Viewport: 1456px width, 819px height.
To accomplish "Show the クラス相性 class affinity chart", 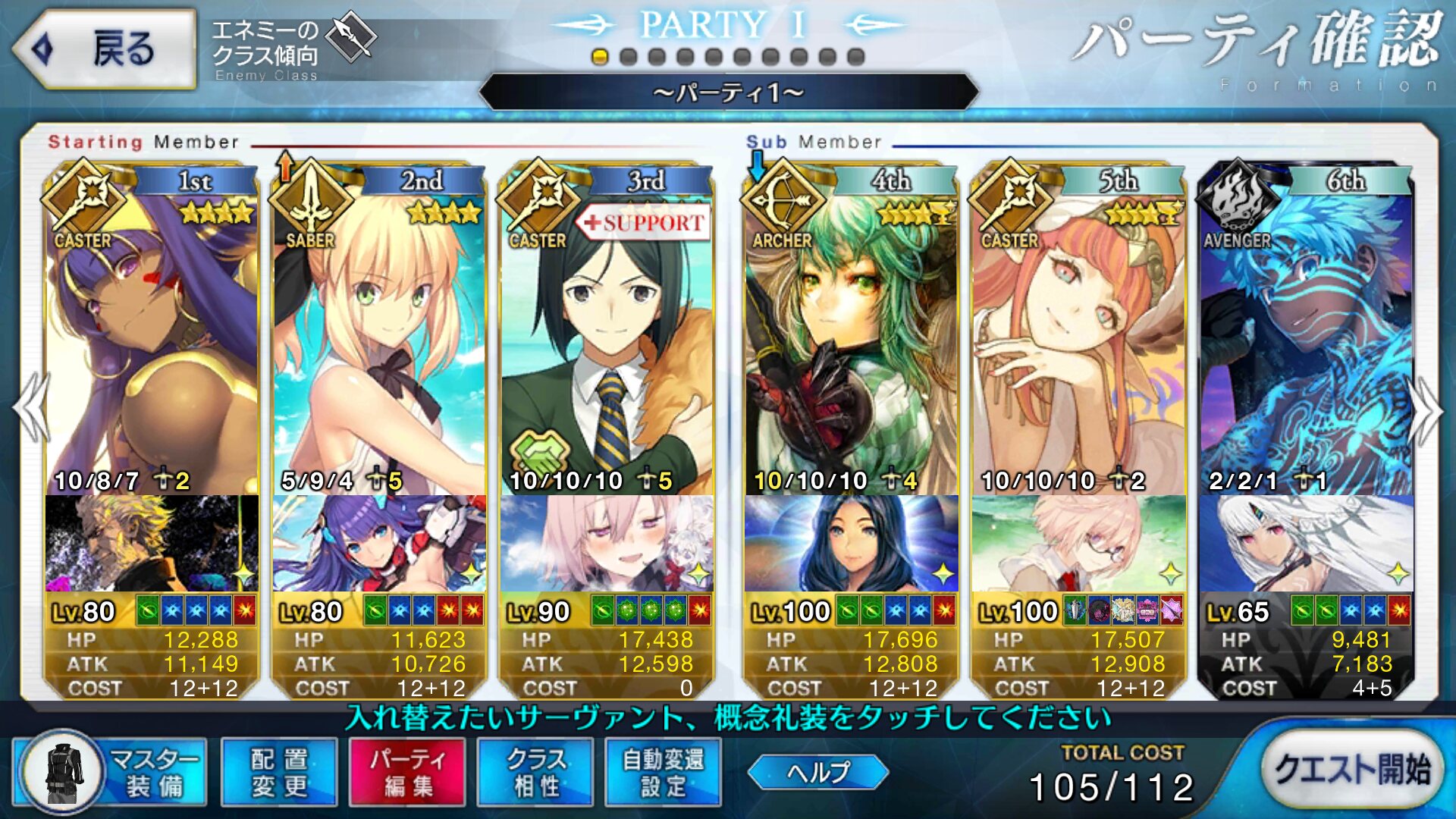I will tap(535, 772).
